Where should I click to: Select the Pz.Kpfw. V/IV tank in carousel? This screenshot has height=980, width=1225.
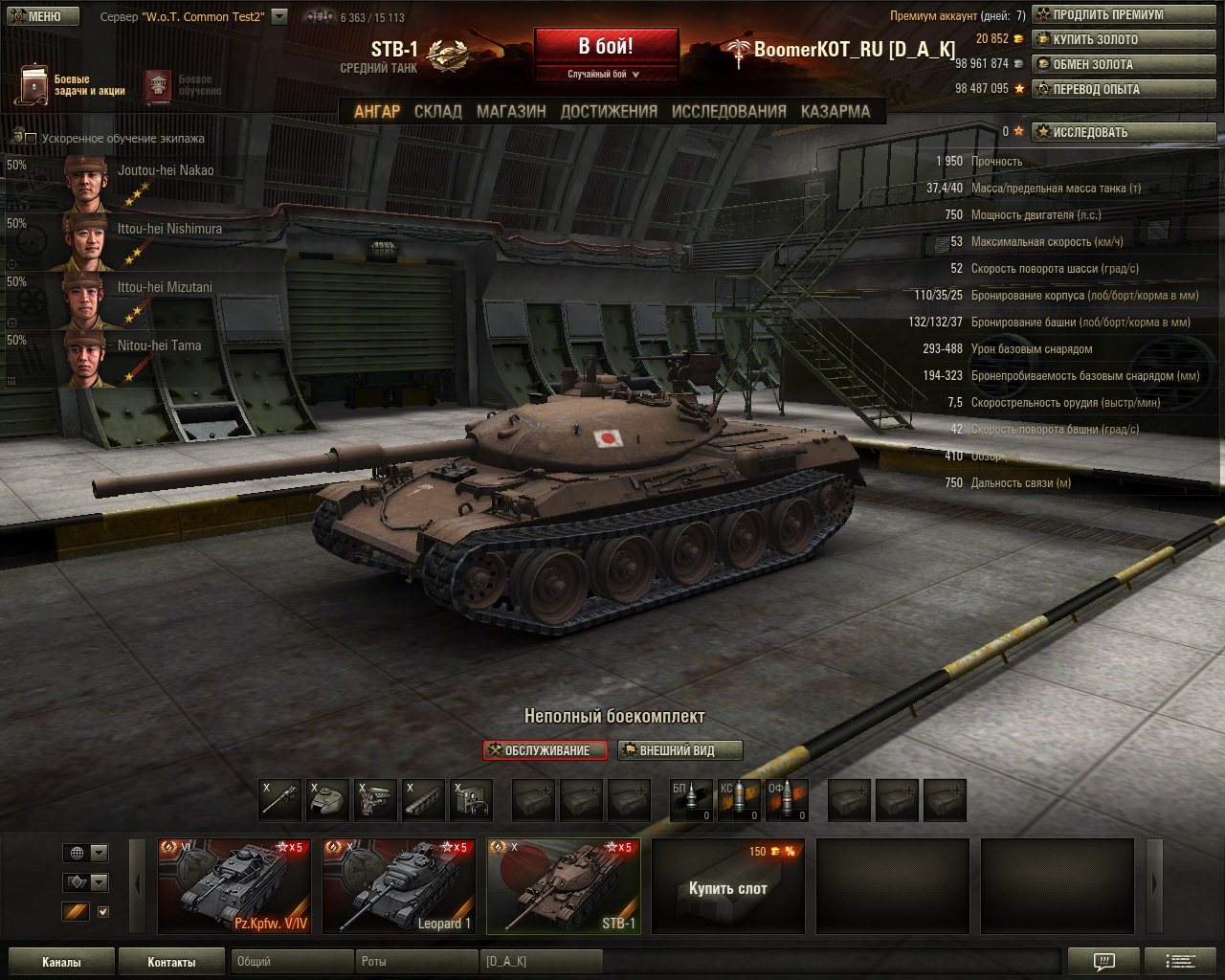pos(234,885)
